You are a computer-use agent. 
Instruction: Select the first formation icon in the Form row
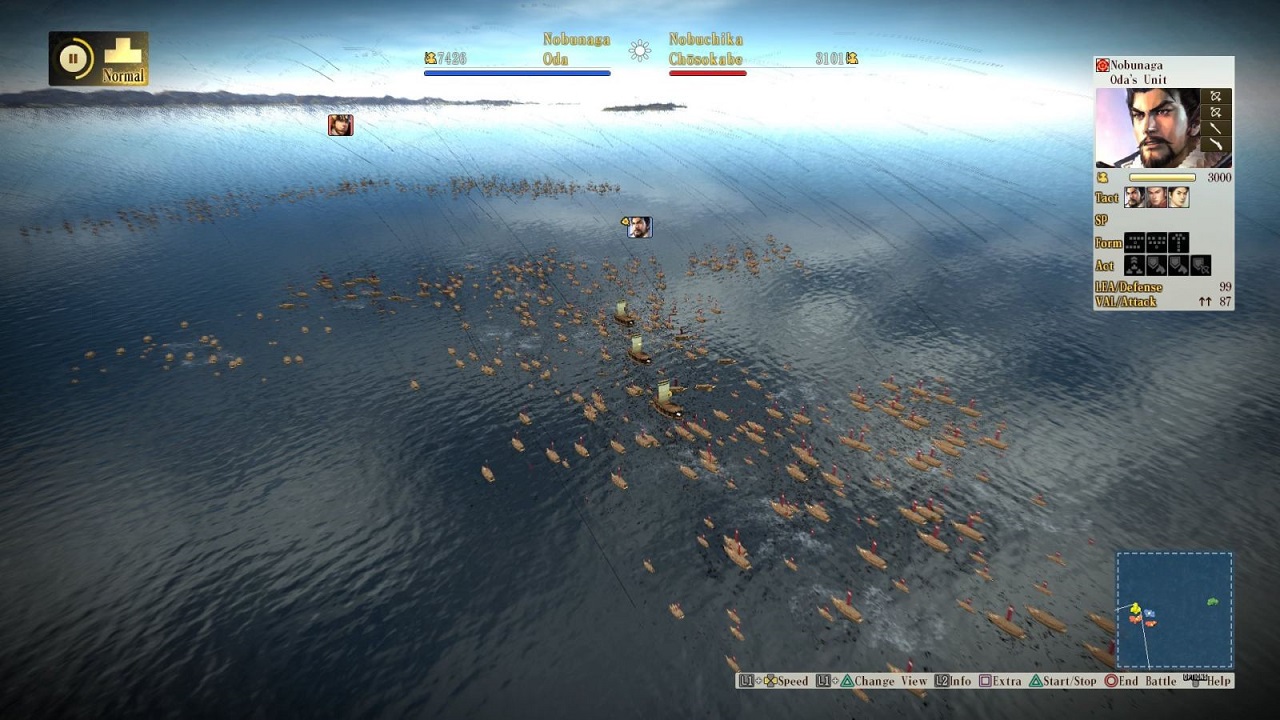[x=1134, y=242]
